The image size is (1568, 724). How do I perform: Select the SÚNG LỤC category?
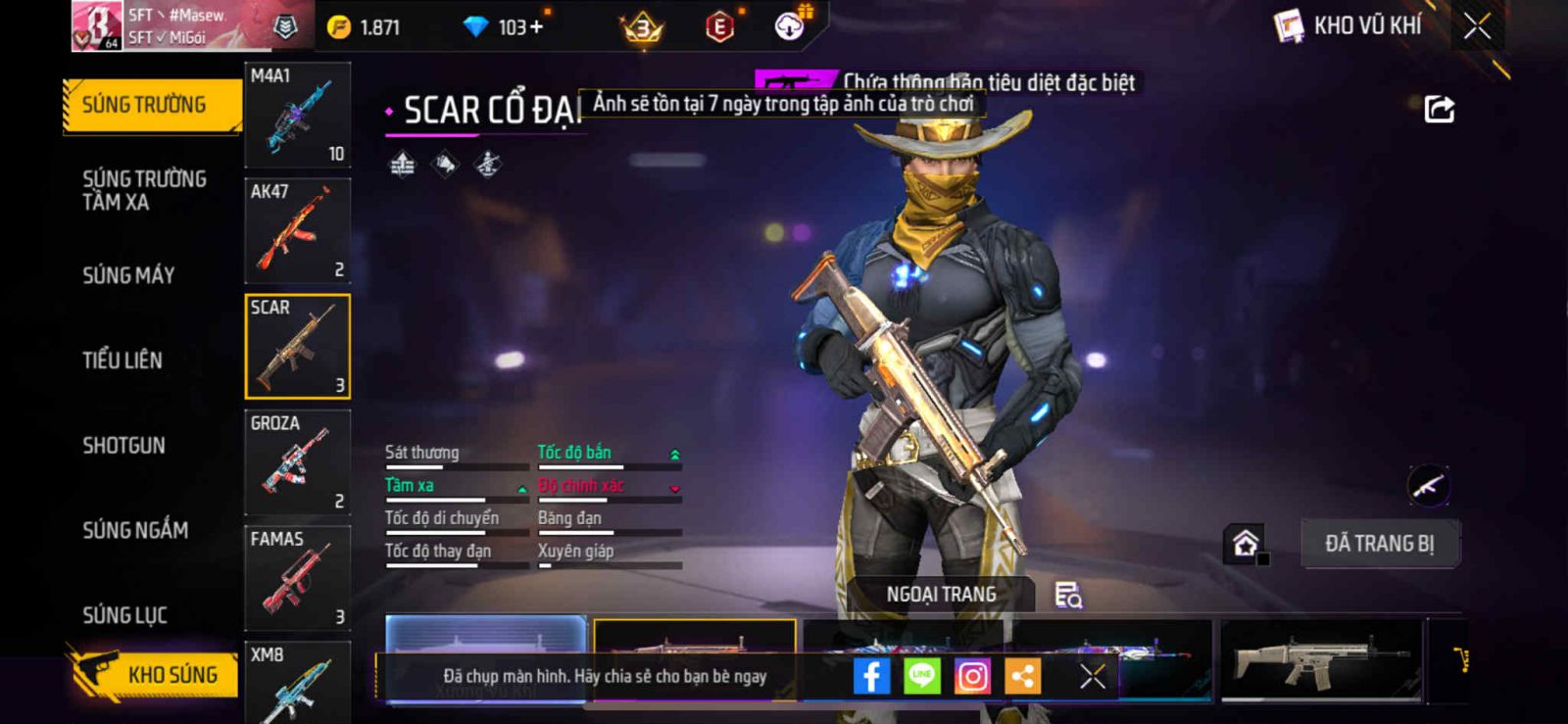[x=124, y=615]
